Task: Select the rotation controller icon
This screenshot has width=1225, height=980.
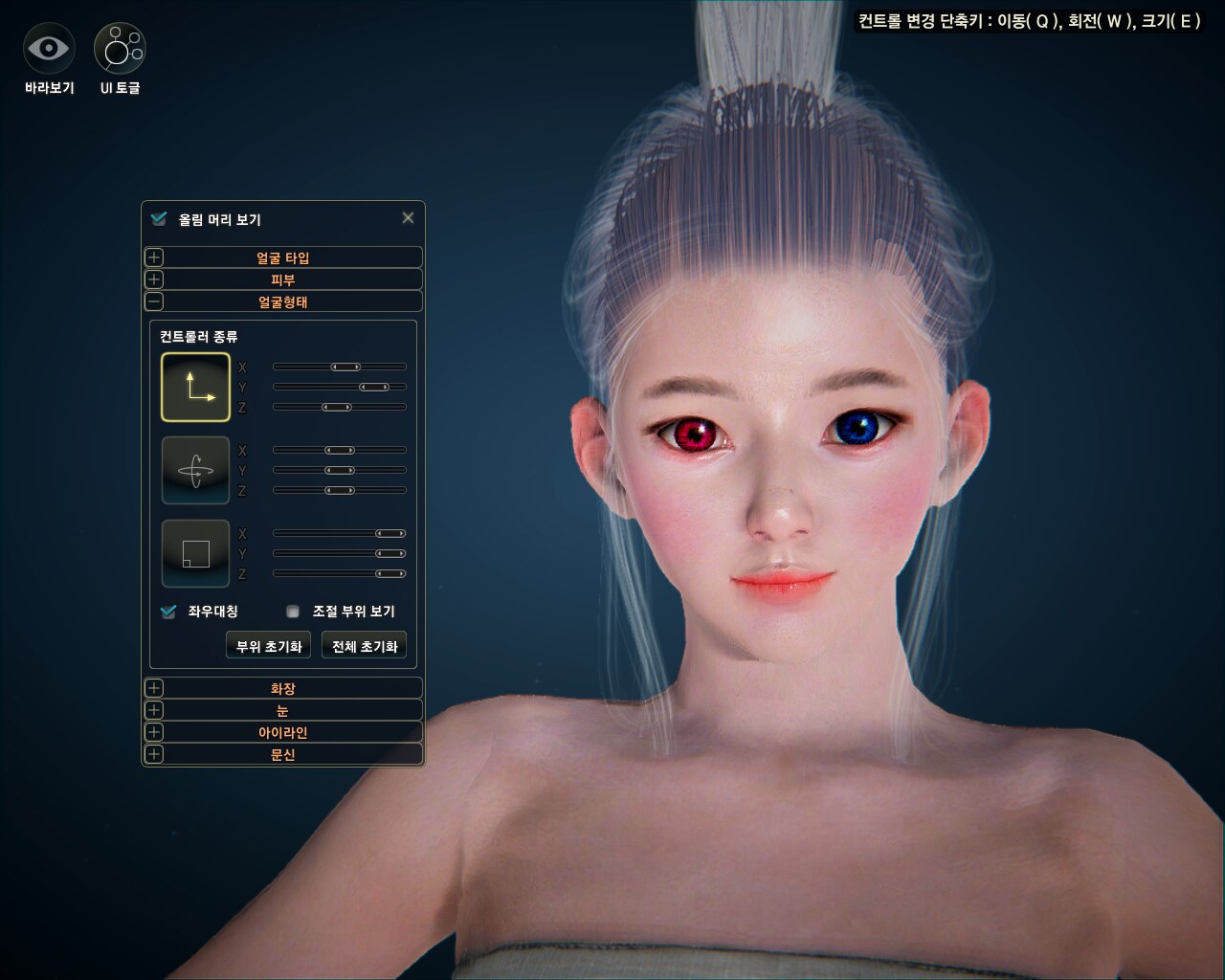Action: (196, 470)
